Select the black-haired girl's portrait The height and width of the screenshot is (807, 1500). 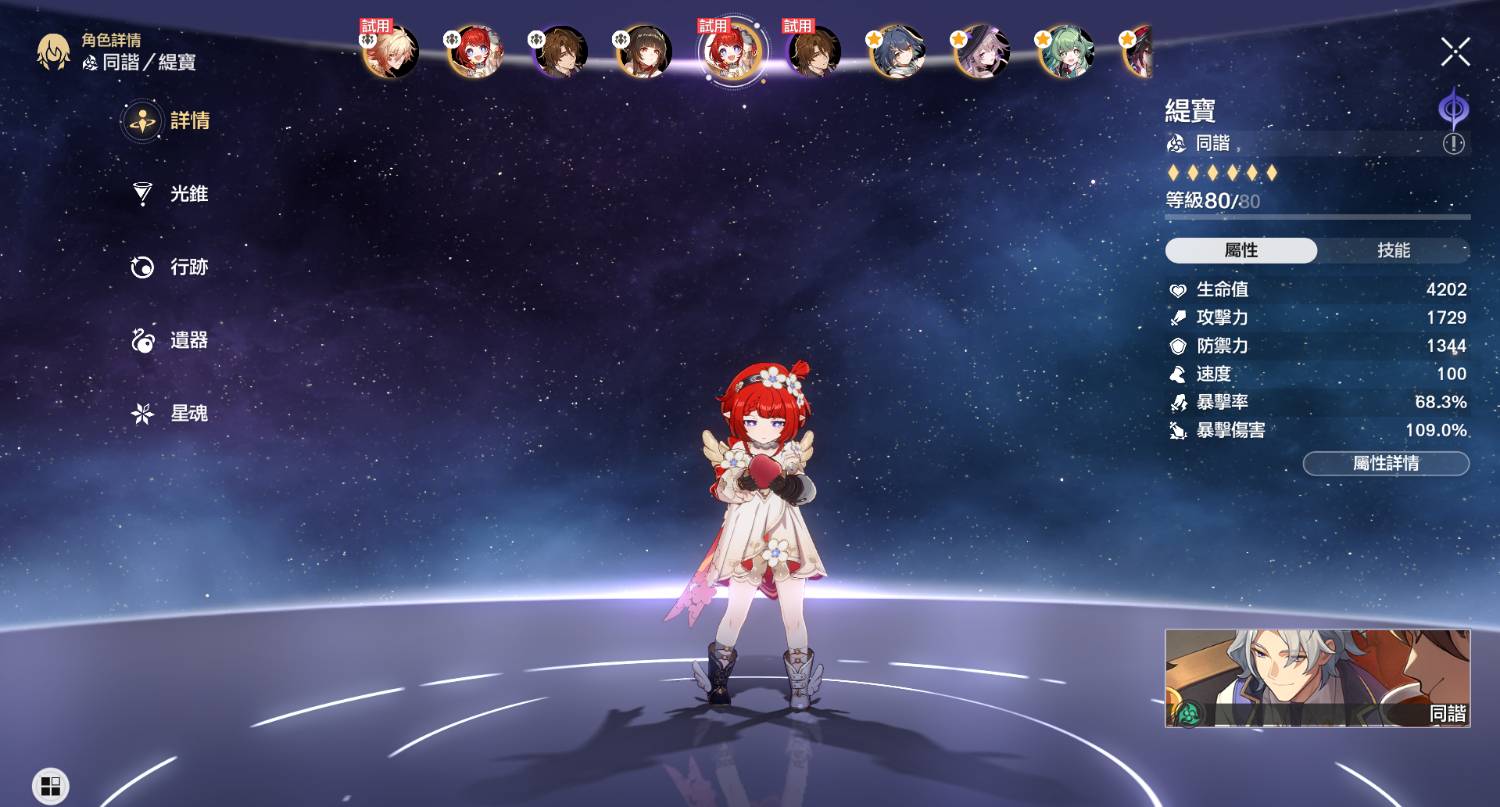tap(643, 51)
